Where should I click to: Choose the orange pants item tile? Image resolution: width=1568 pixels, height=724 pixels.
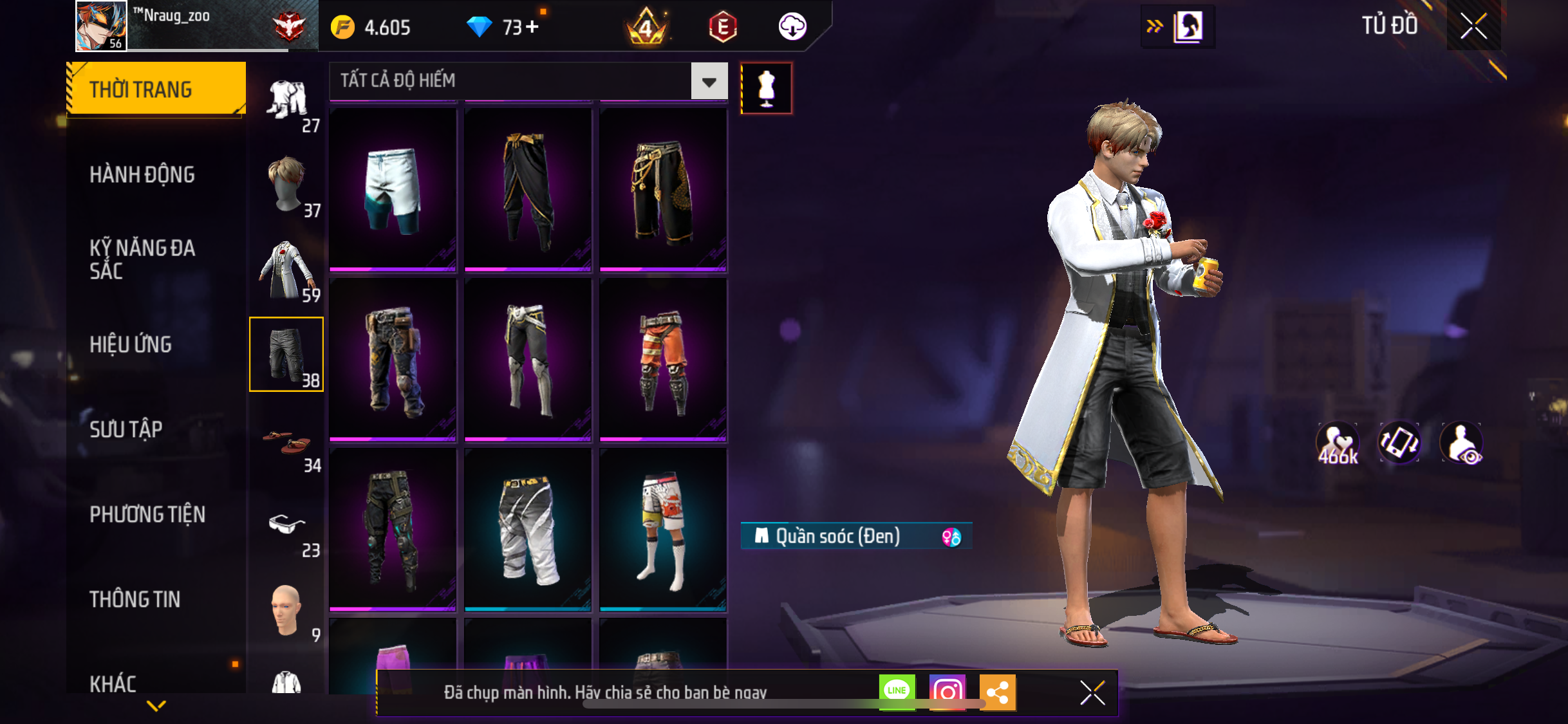[x=662, y=359]
